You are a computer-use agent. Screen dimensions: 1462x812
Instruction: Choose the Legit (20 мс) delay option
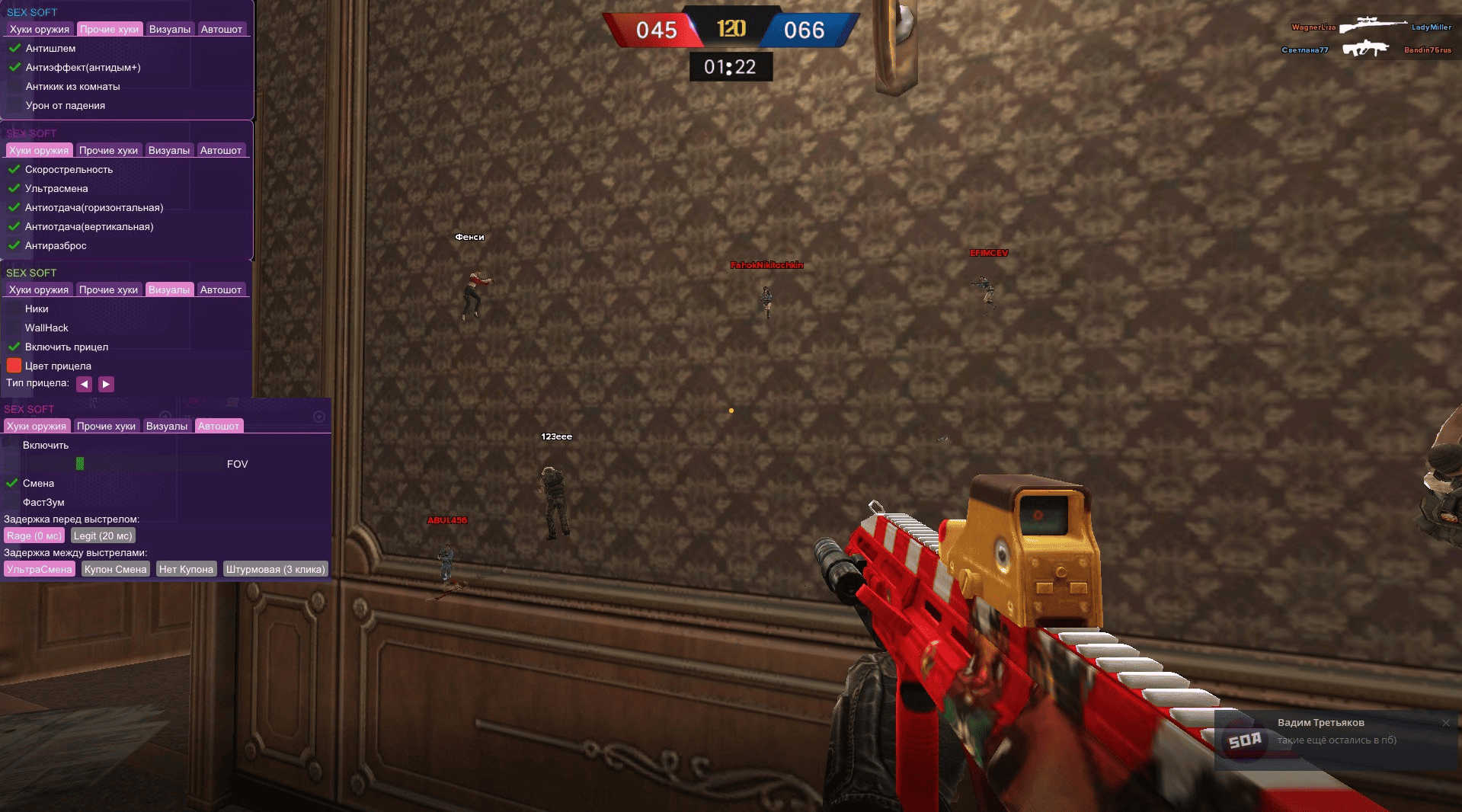(x=103, y=535)
